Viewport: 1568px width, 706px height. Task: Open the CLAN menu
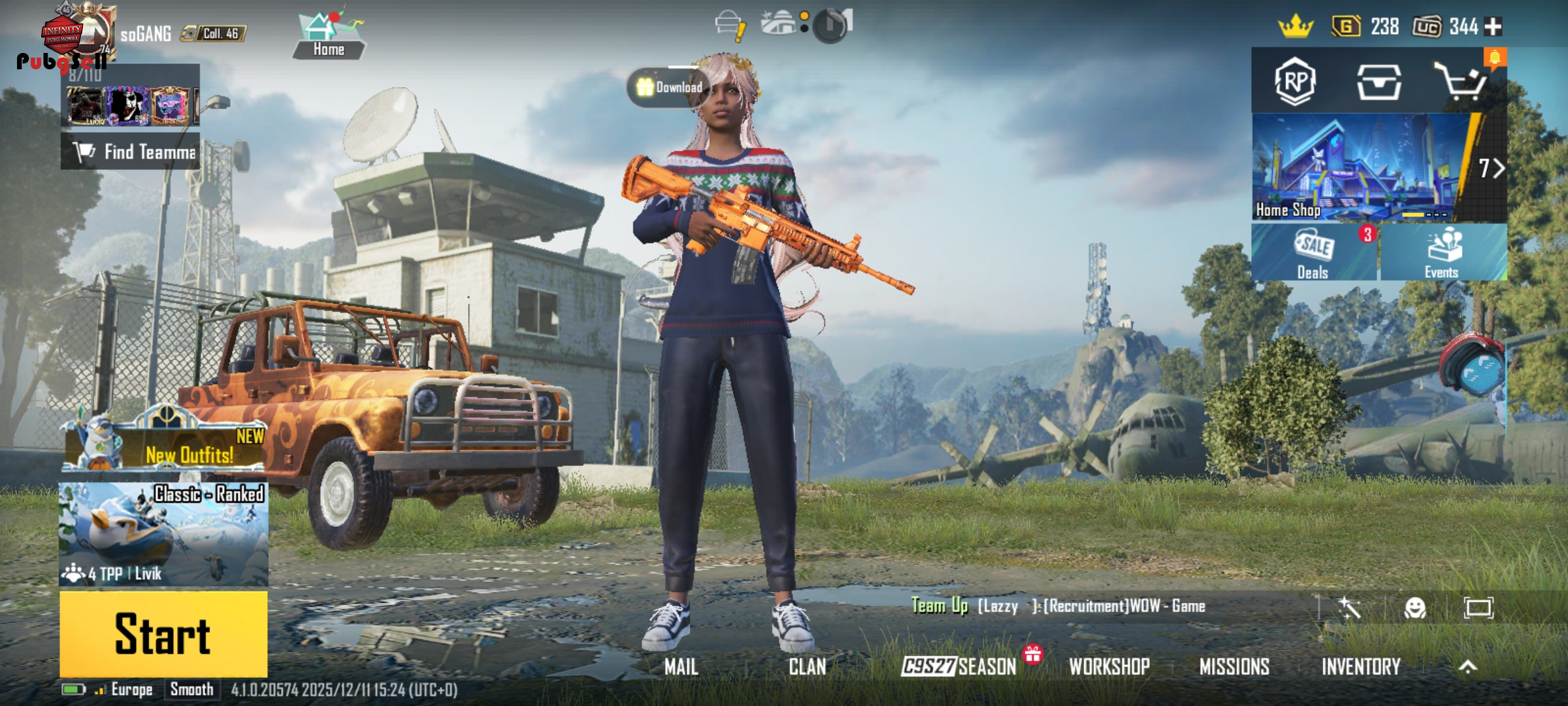[808, 667]
